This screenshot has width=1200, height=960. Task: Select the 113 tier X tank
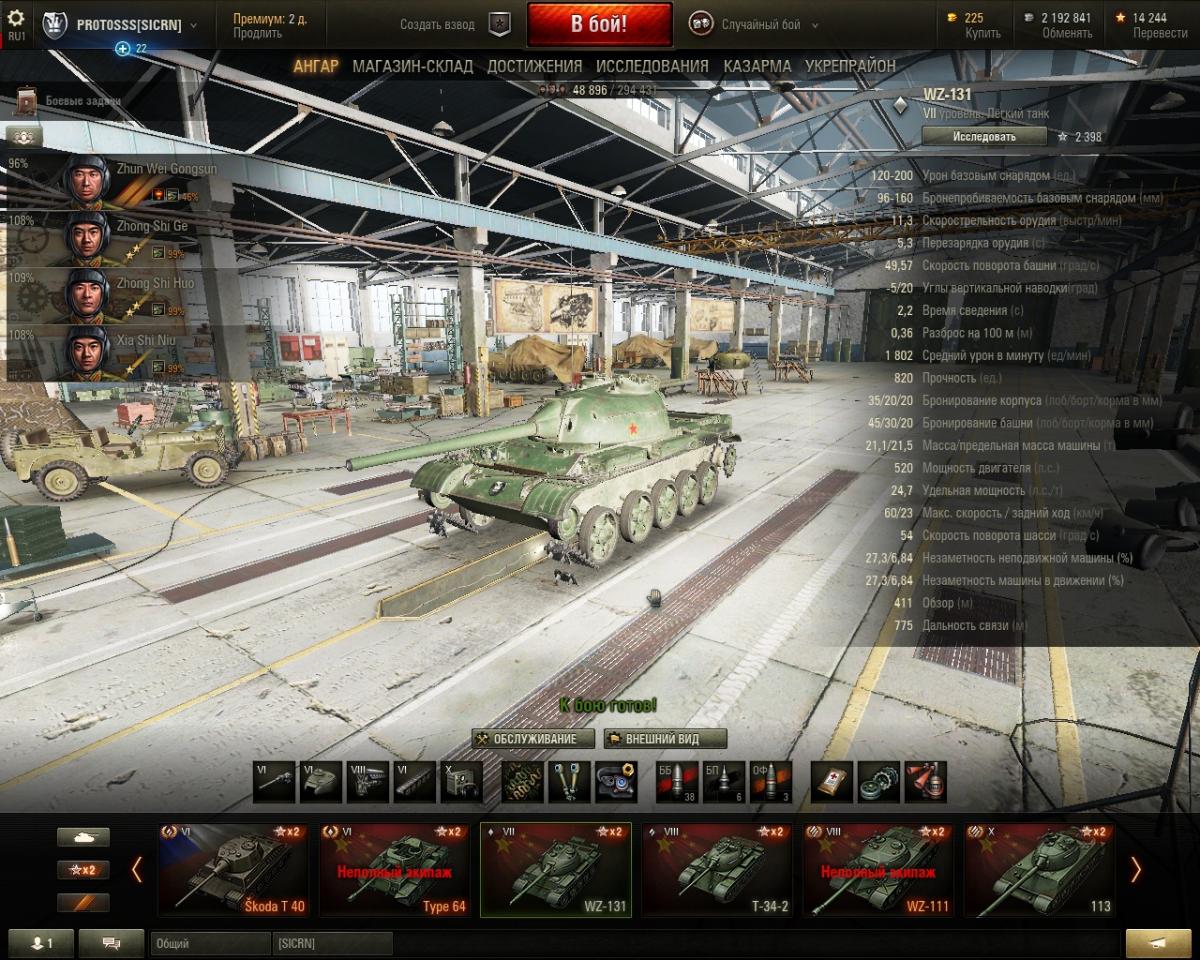click(1040, 869)
